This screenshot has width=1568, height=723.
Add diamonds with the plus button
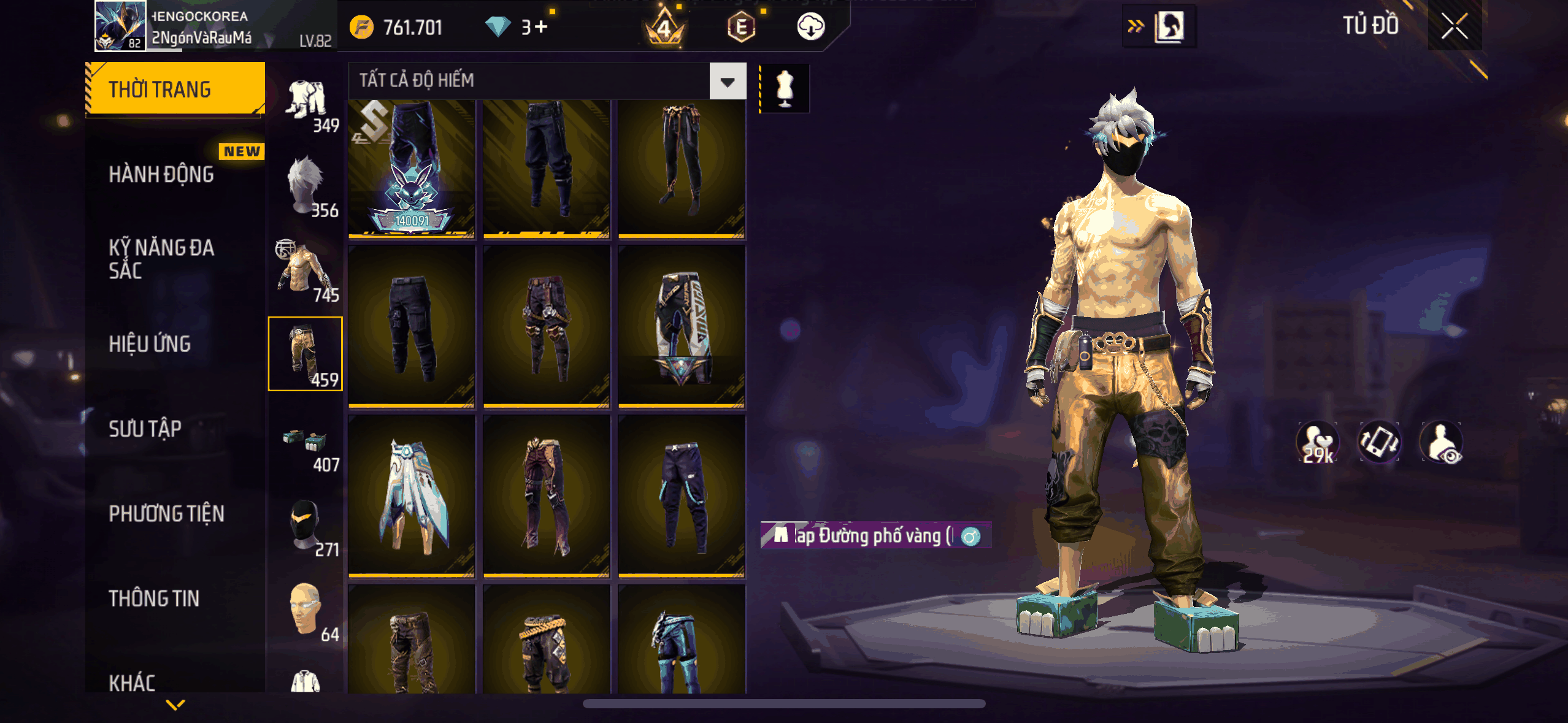click(x=541, y=27)
